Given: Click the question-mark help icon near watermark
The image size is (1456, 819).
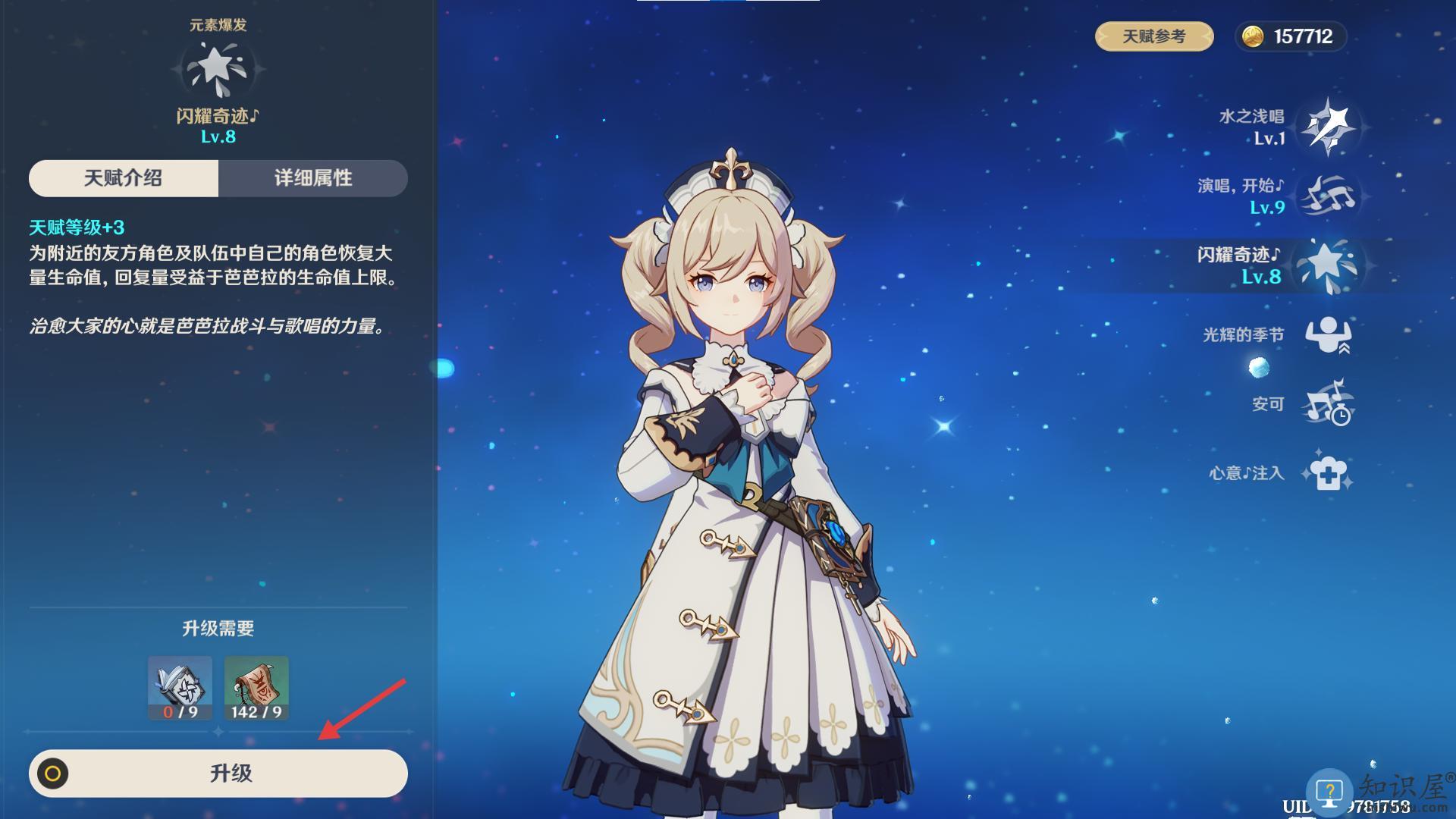Looking at the screenshot, I should (1329, 792).
